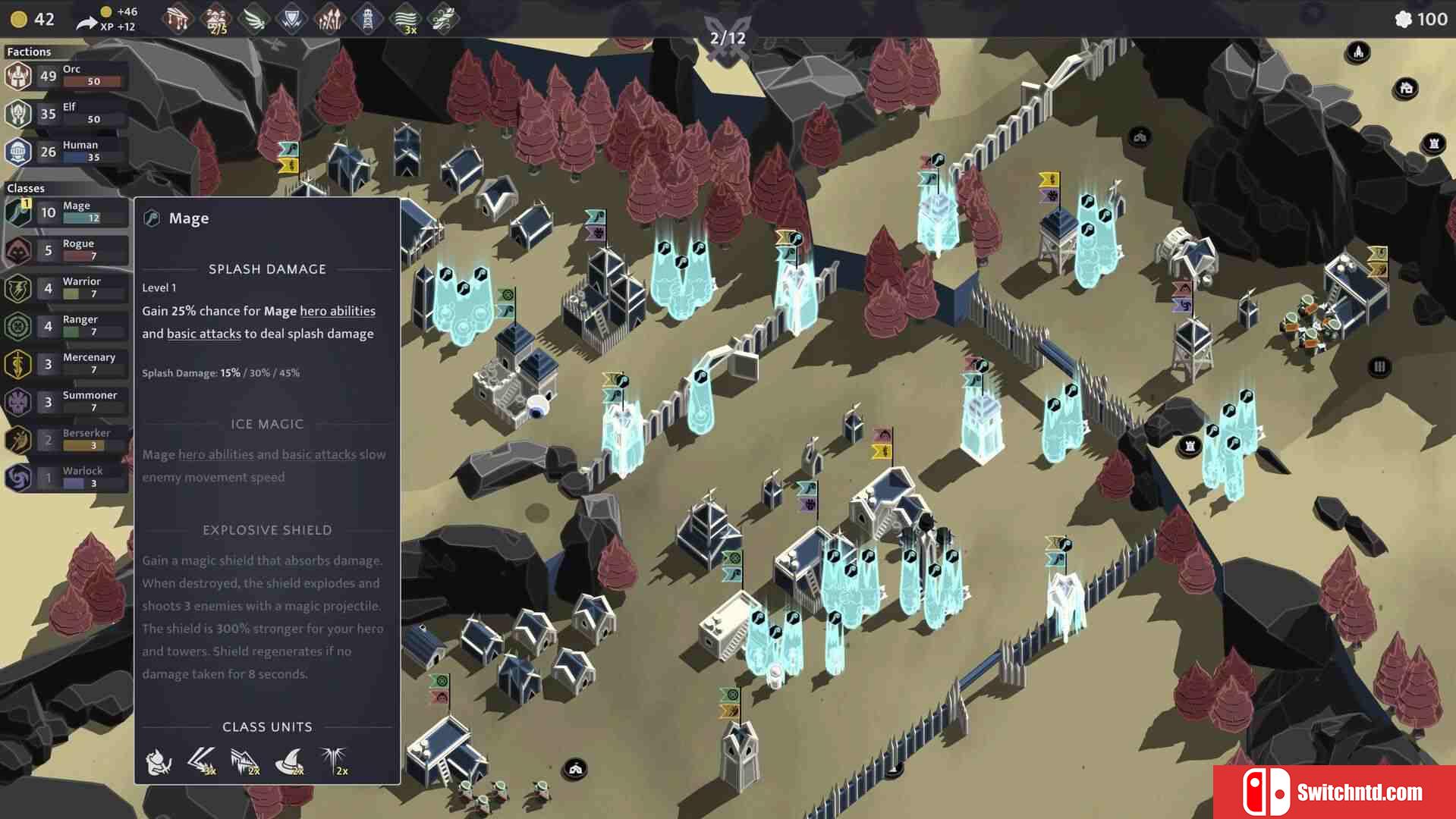Select the icicle roof class unit
1456x819 pixels.
245,760
